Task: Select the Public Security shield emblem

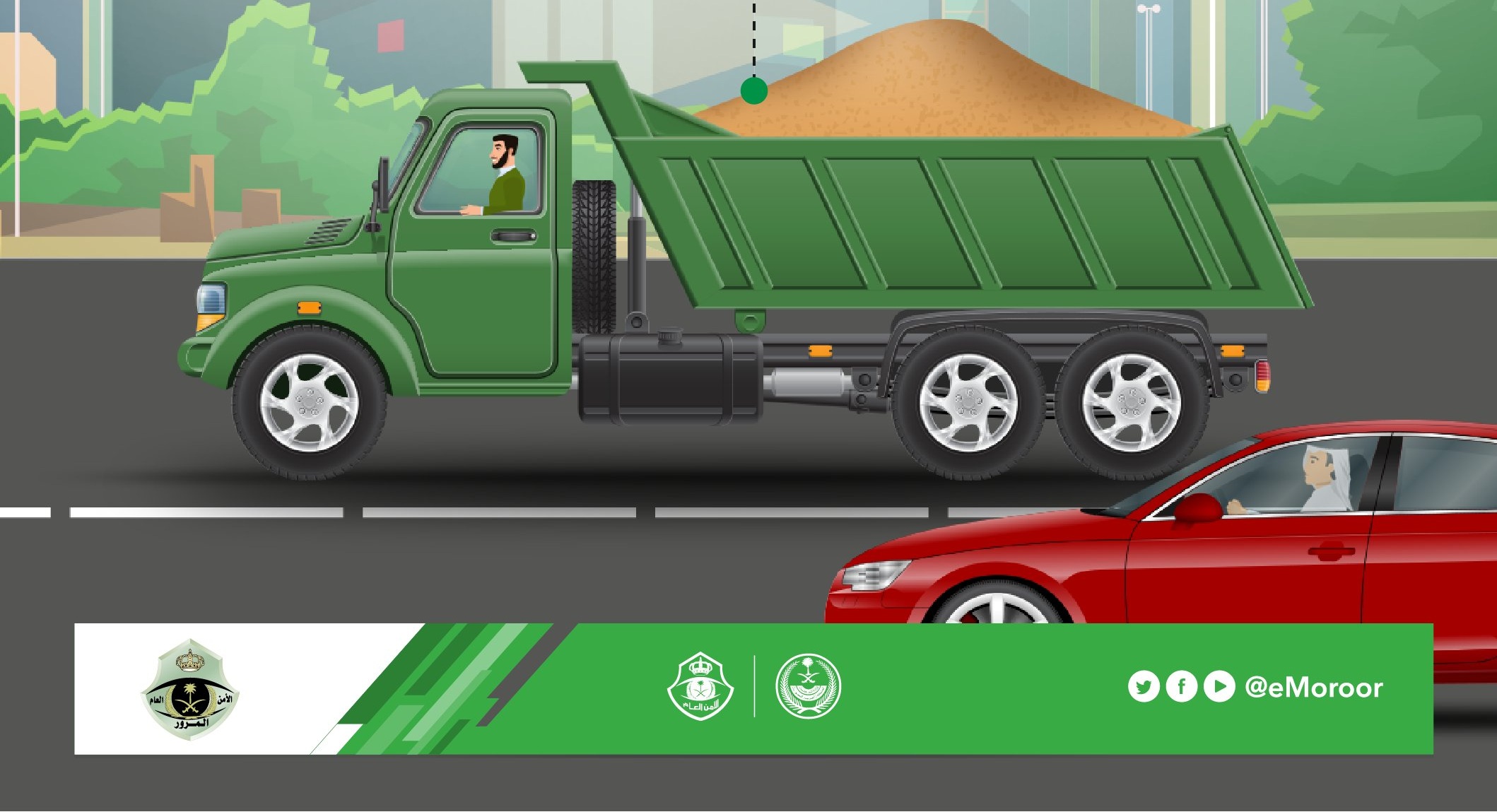Action: click(x=700, y=686)
